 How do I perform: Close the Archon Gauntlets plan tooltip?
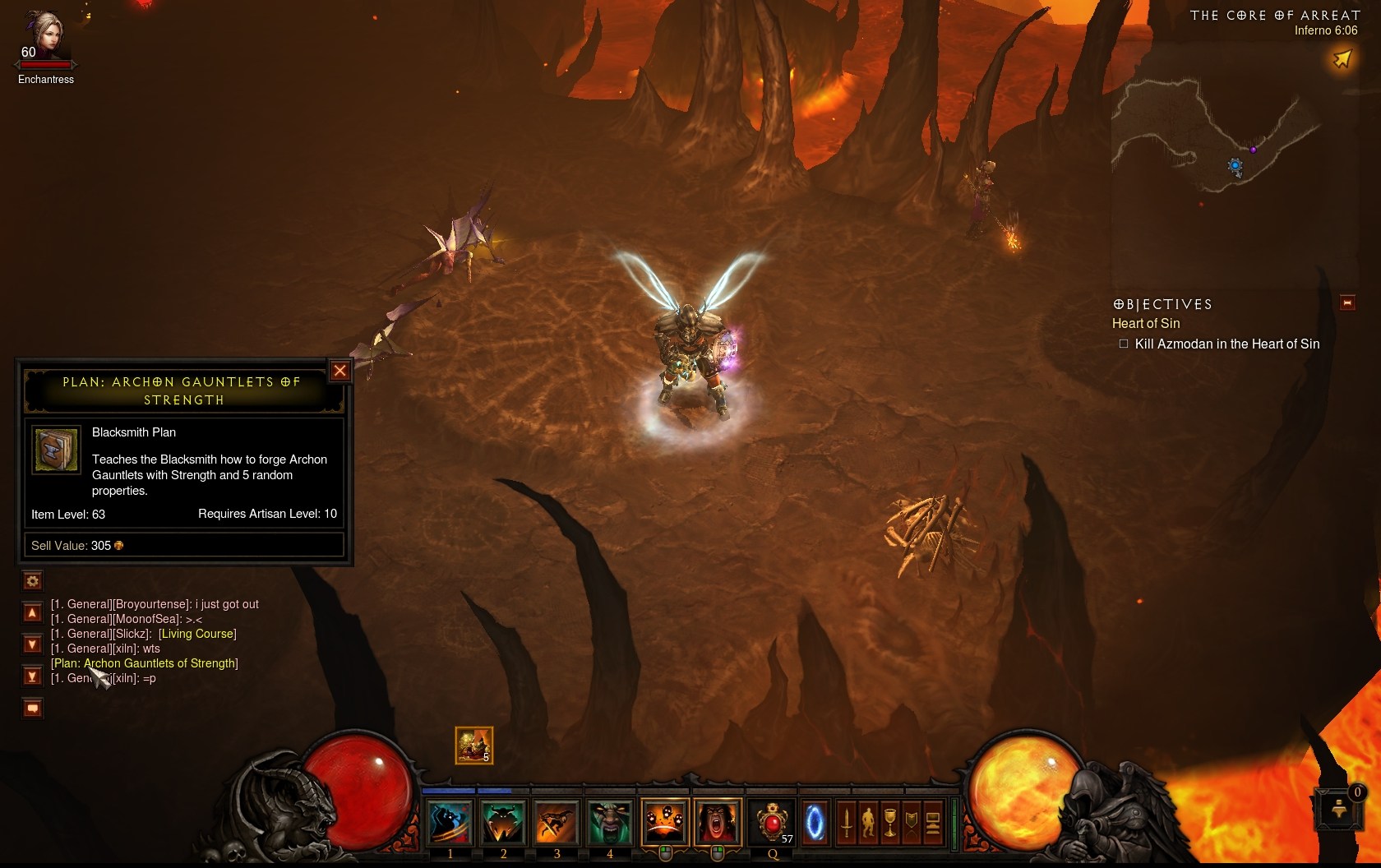tap(339, 371)
